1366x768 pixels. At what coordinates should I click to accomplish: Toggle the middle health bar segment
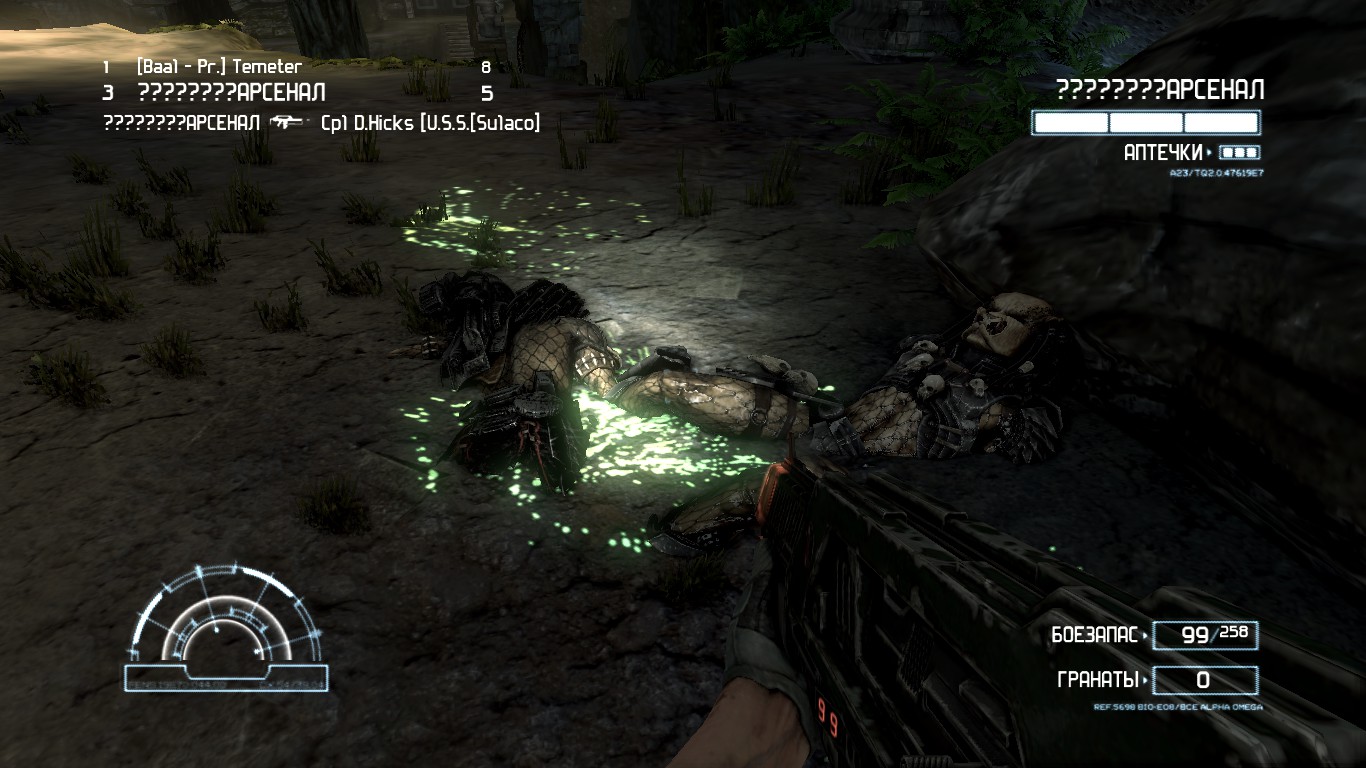[1146, 122]
